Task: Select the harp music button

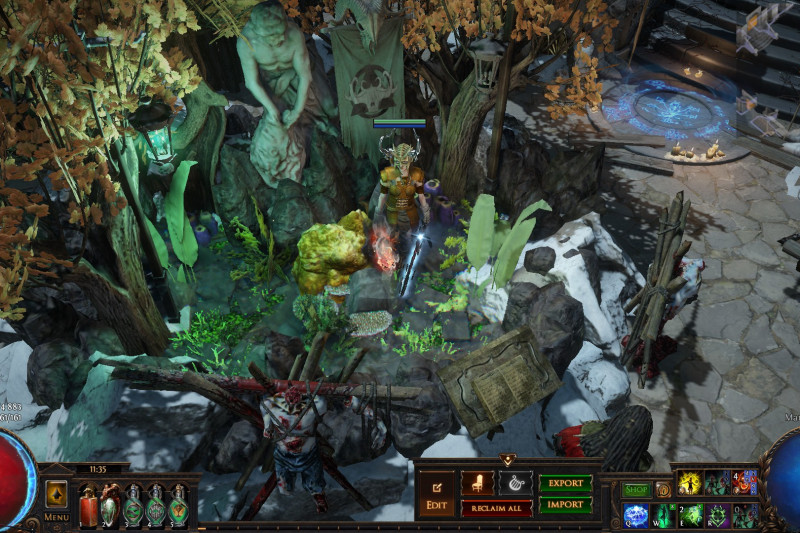Action: coord(515,482)
